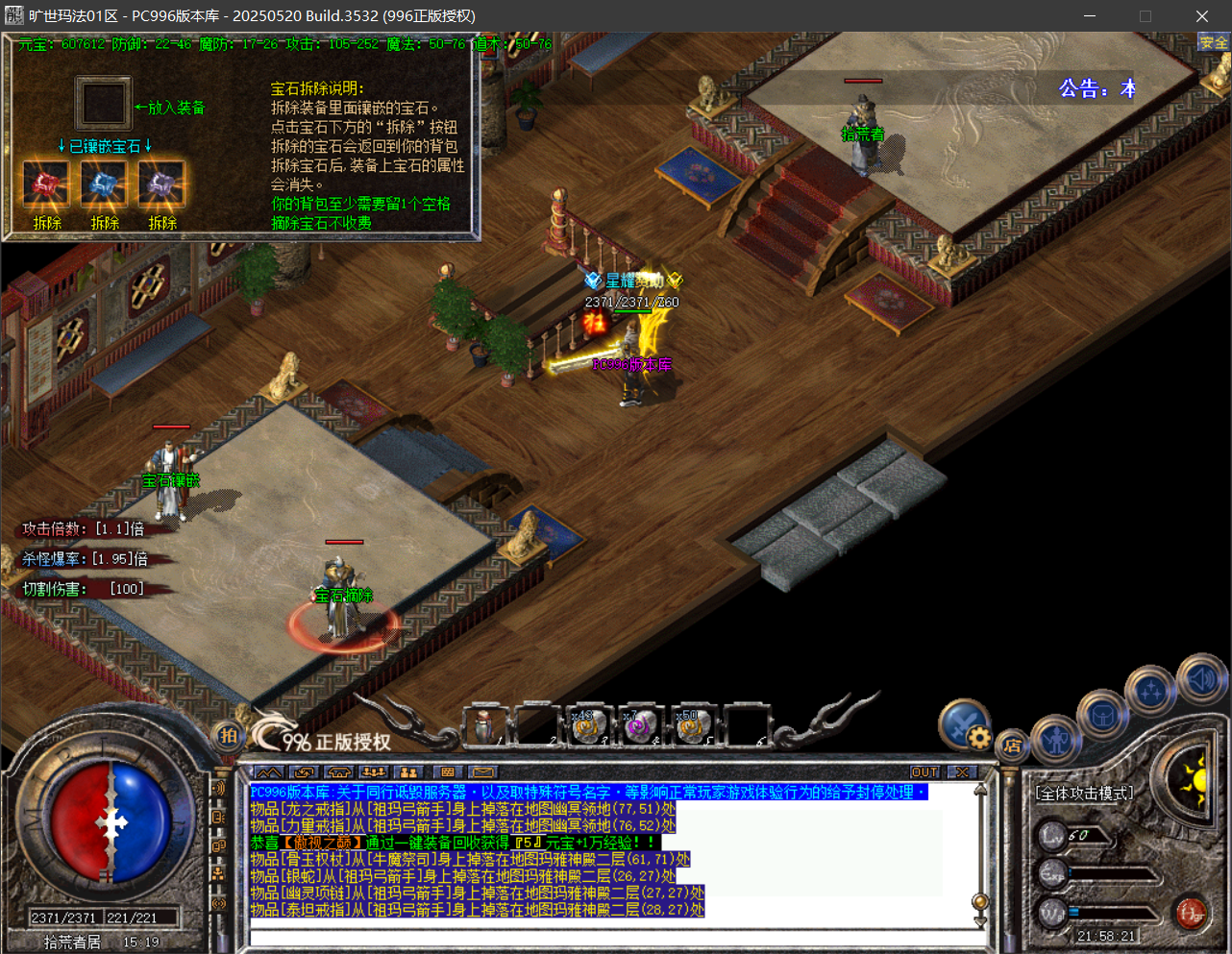Click the 拍 auction round button
The image size is (1232, 954).
pyautogui.click(x=228, y=736)
